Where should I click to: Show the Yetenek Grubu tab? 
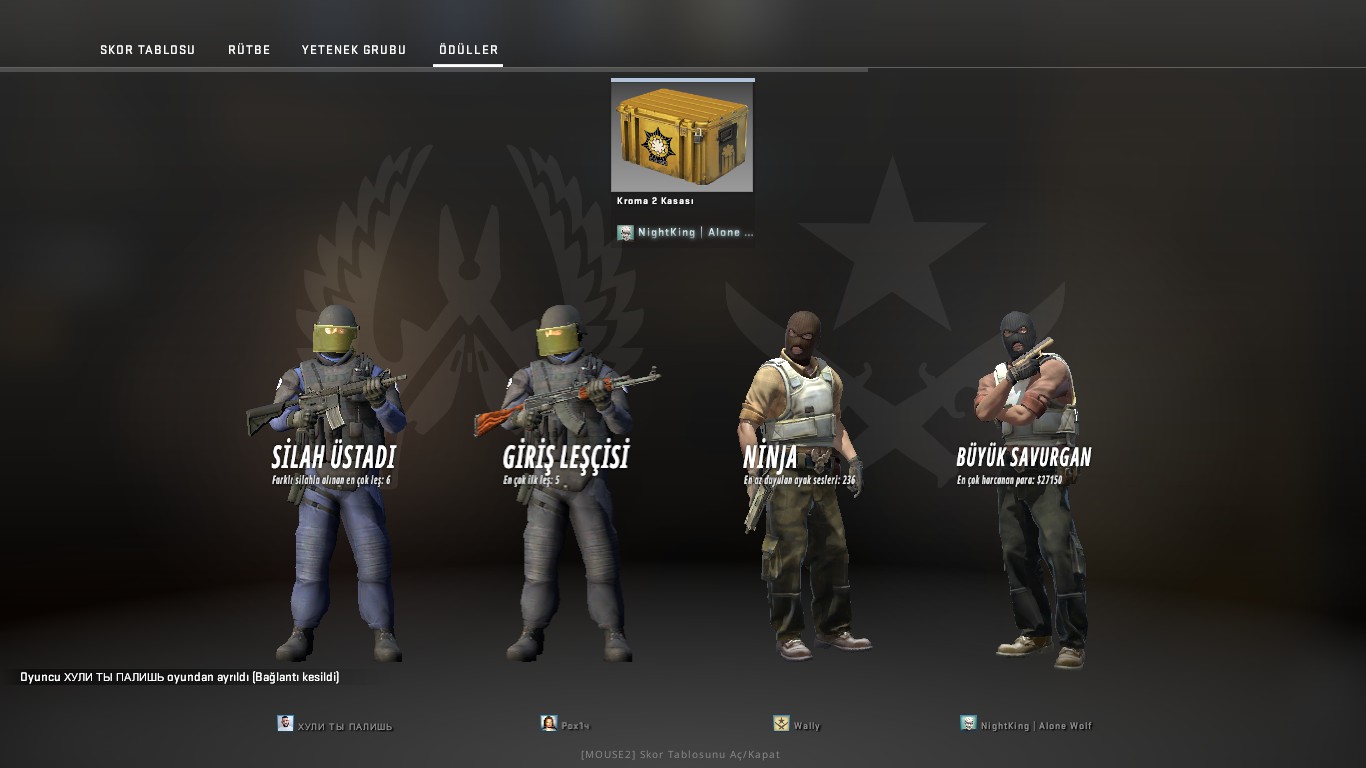pyautogui.click(x=354, y=50)
